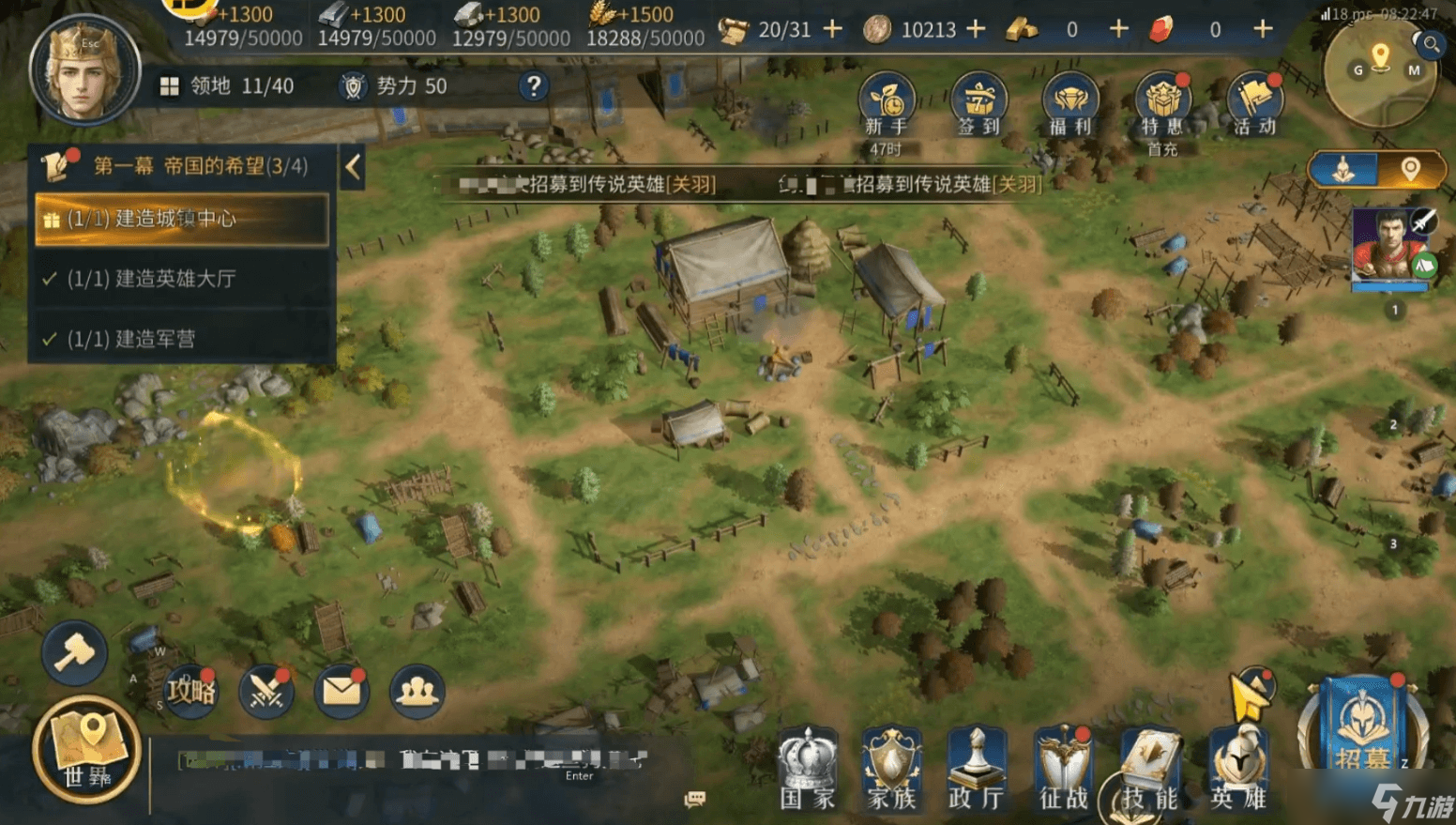Collapse the quest panel with the arrow
This screenshot has height=825, width=1456.
[353, 167]
